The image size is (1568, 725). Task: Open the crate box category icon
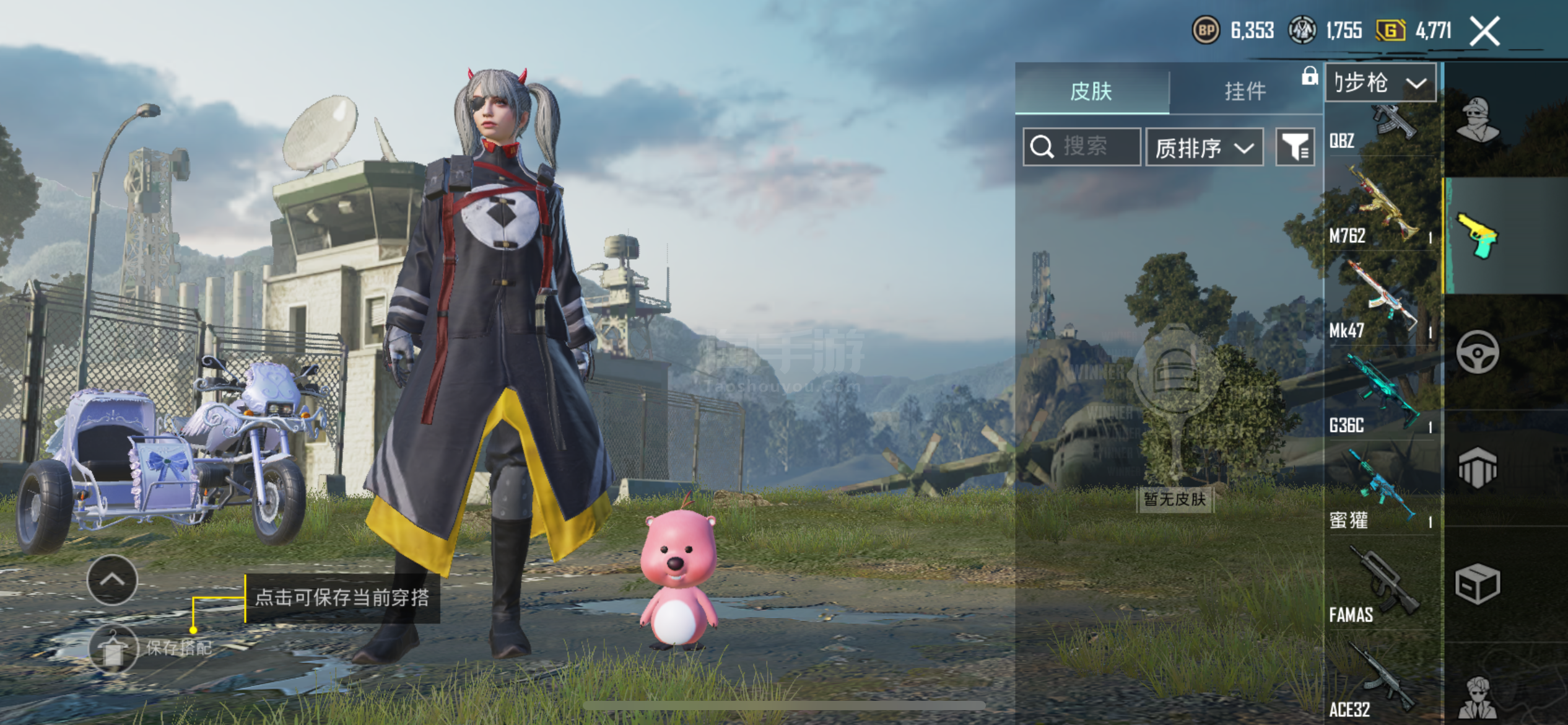[x=1478, y=584]
